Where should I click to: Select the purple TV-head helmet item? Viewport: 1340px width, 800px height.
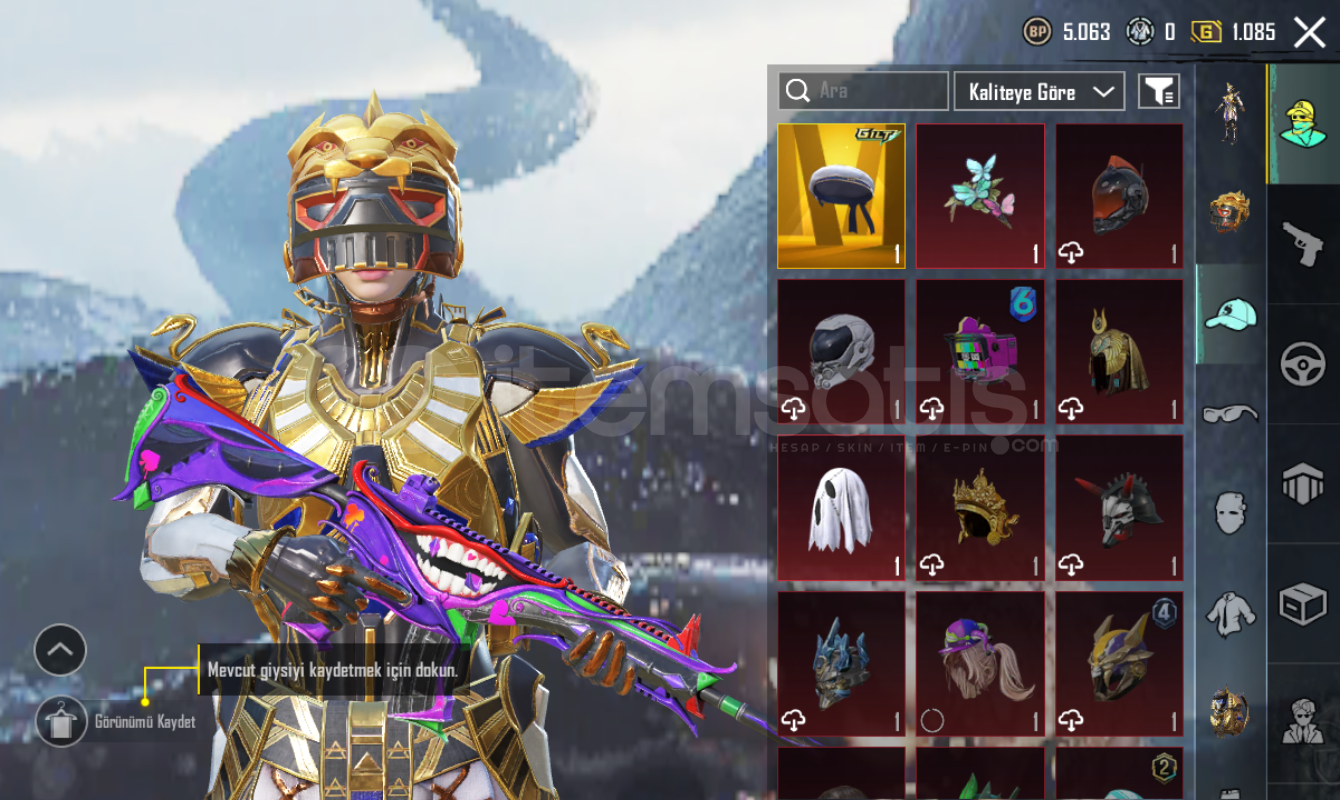click(x=980, y=352)
